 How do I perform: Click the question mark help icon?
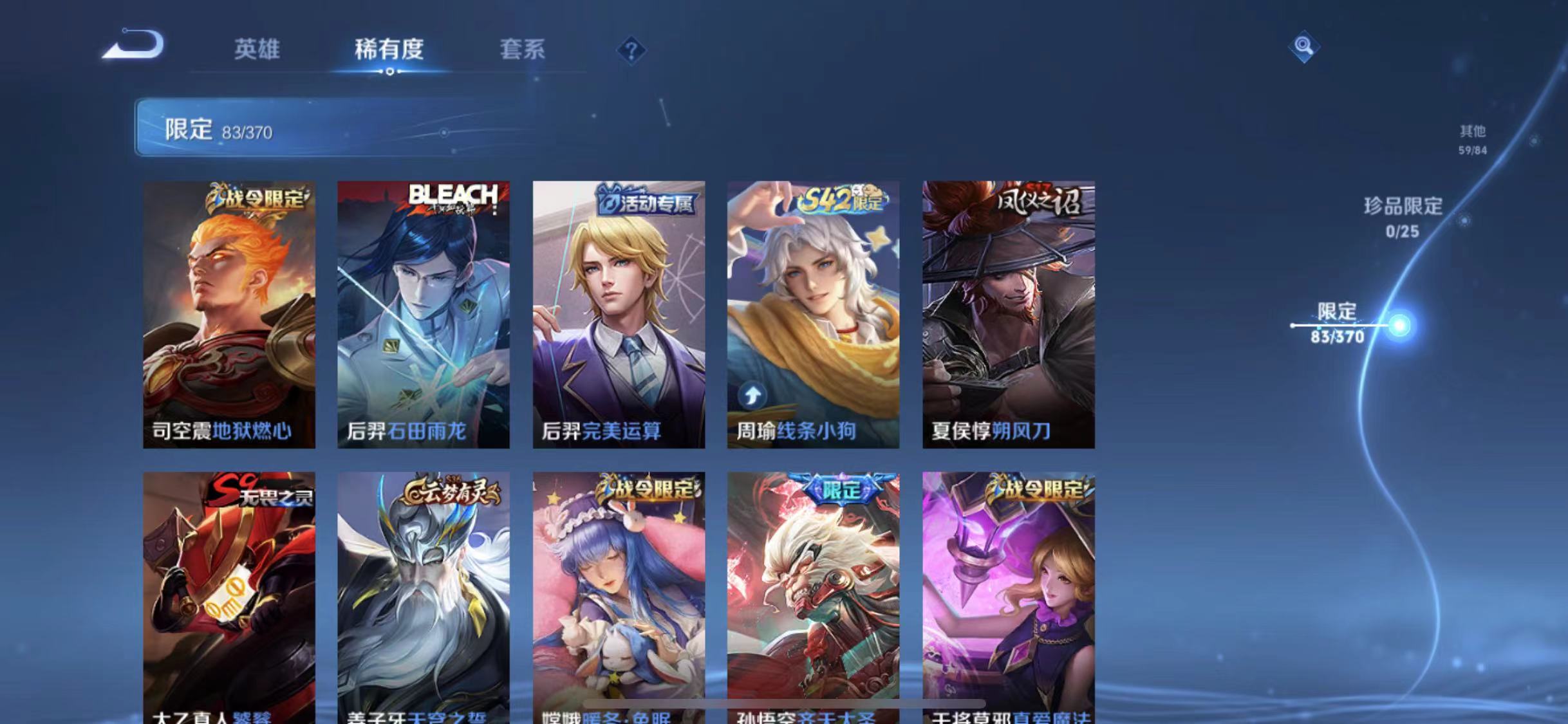pos(632,50)
